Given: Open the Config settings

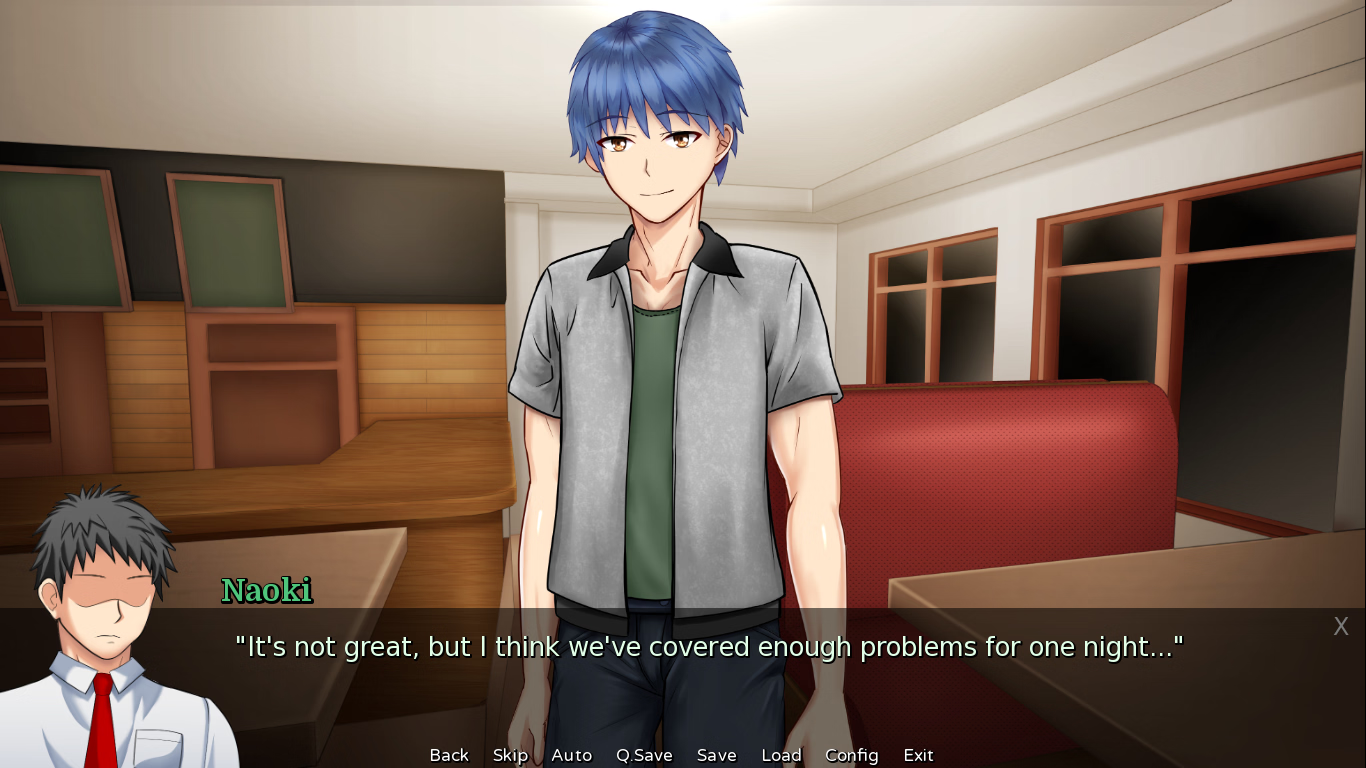Looking at the screenshot, I should (851, 755).
